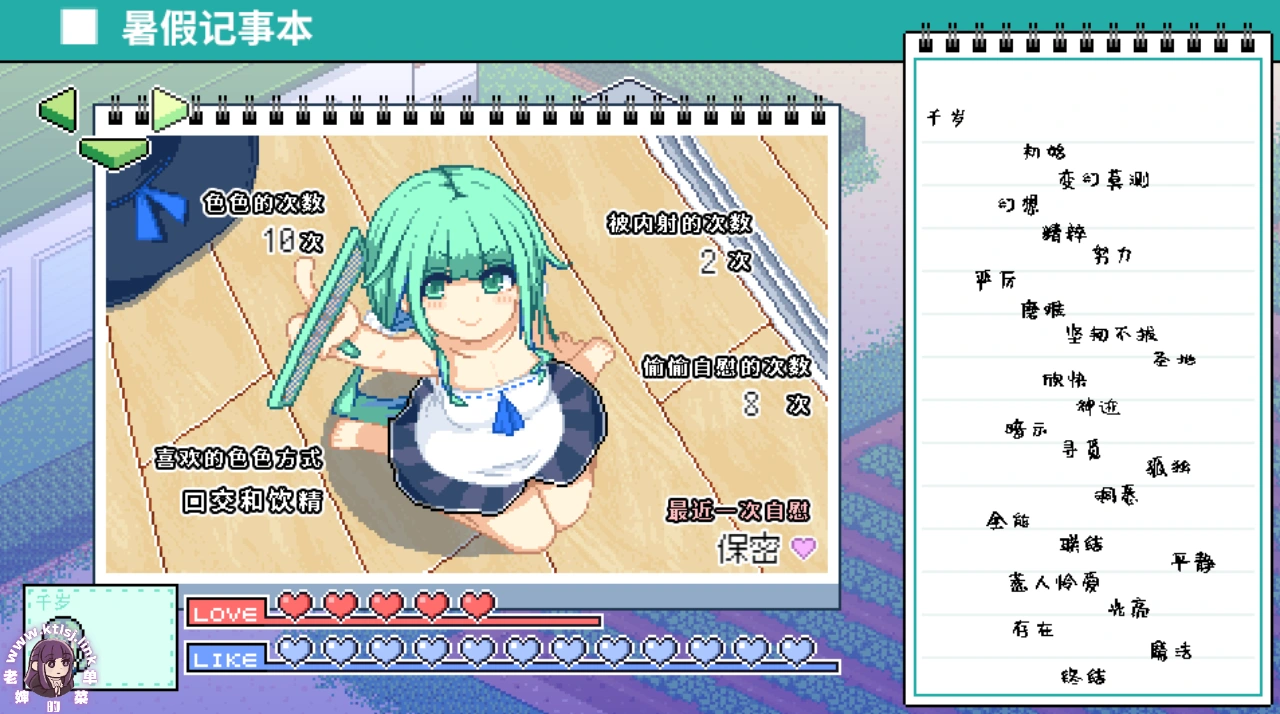Viewport: 1280px width, 714px height.
Task: Select the 千岁 character name card
Action: click(x=100, y=636)
